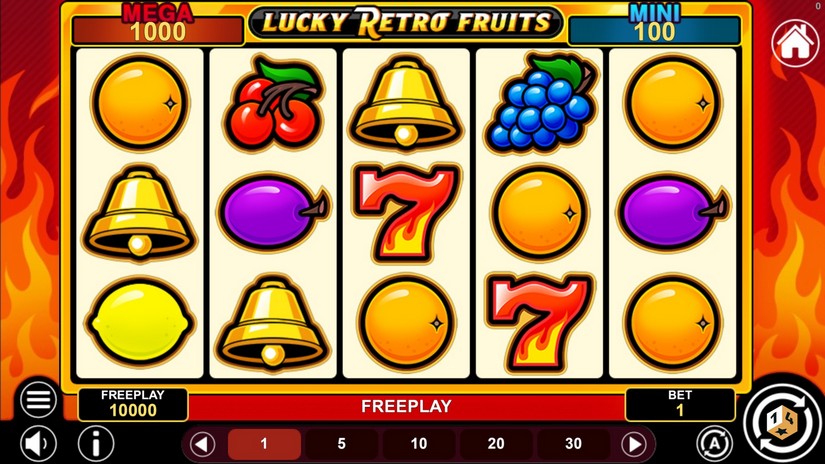Activate the autoplay A button
The image size is (825, 464).
click(x=713, y=443)
